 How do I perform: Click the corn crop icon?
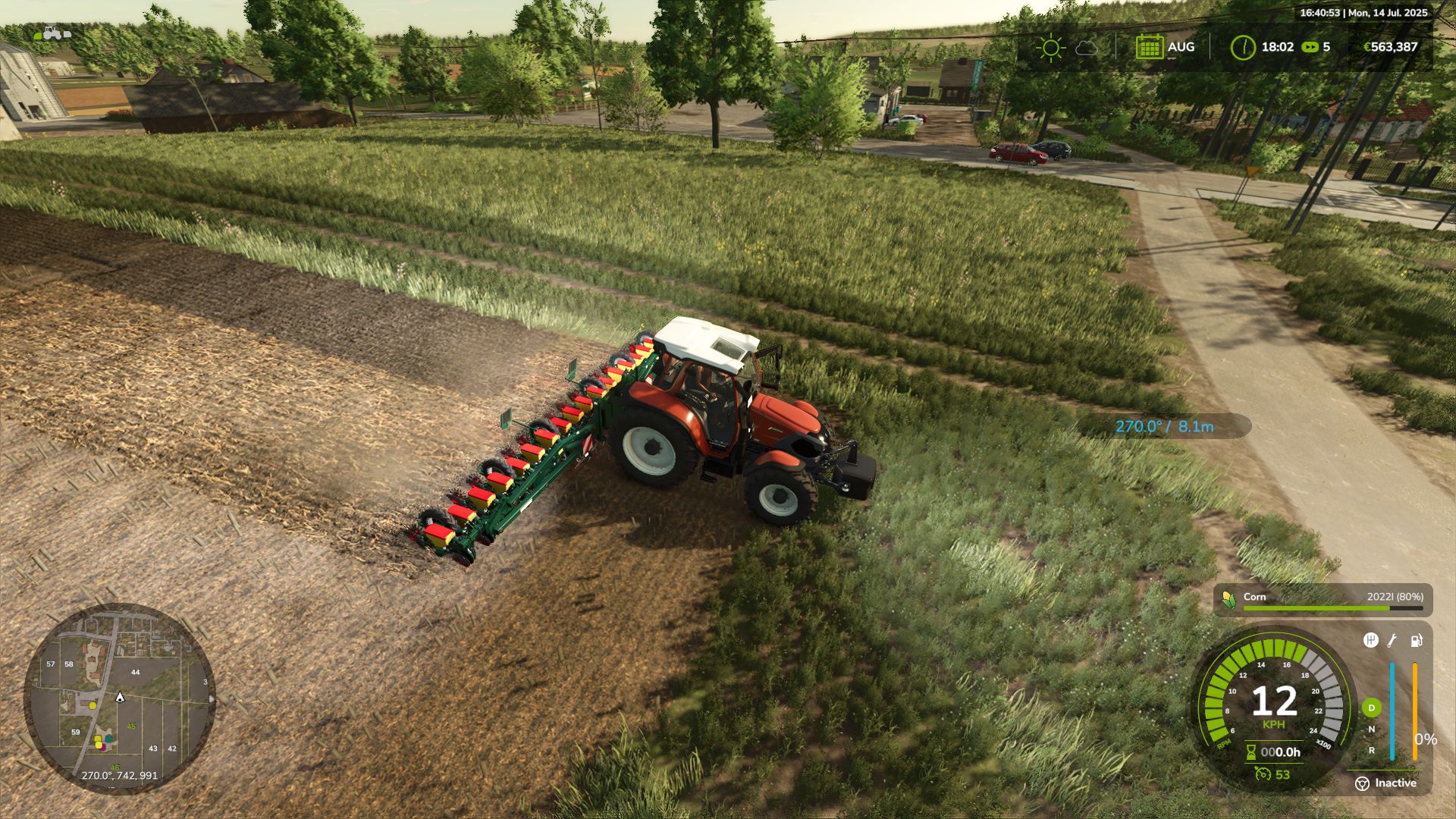pyautogui.click(x=1228, y=598)
